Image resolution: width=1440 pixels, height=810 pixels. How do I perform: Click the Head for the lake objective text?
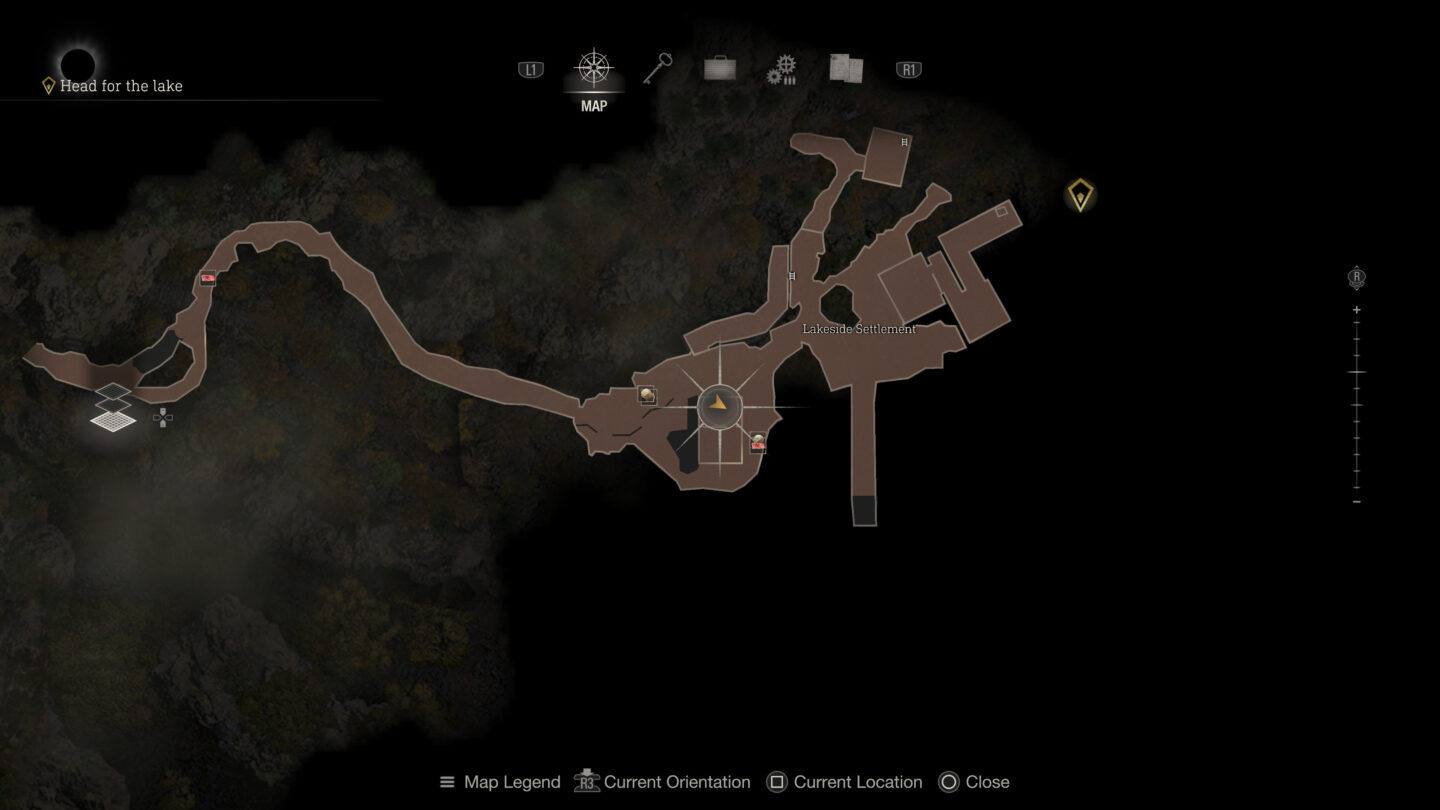122,86
